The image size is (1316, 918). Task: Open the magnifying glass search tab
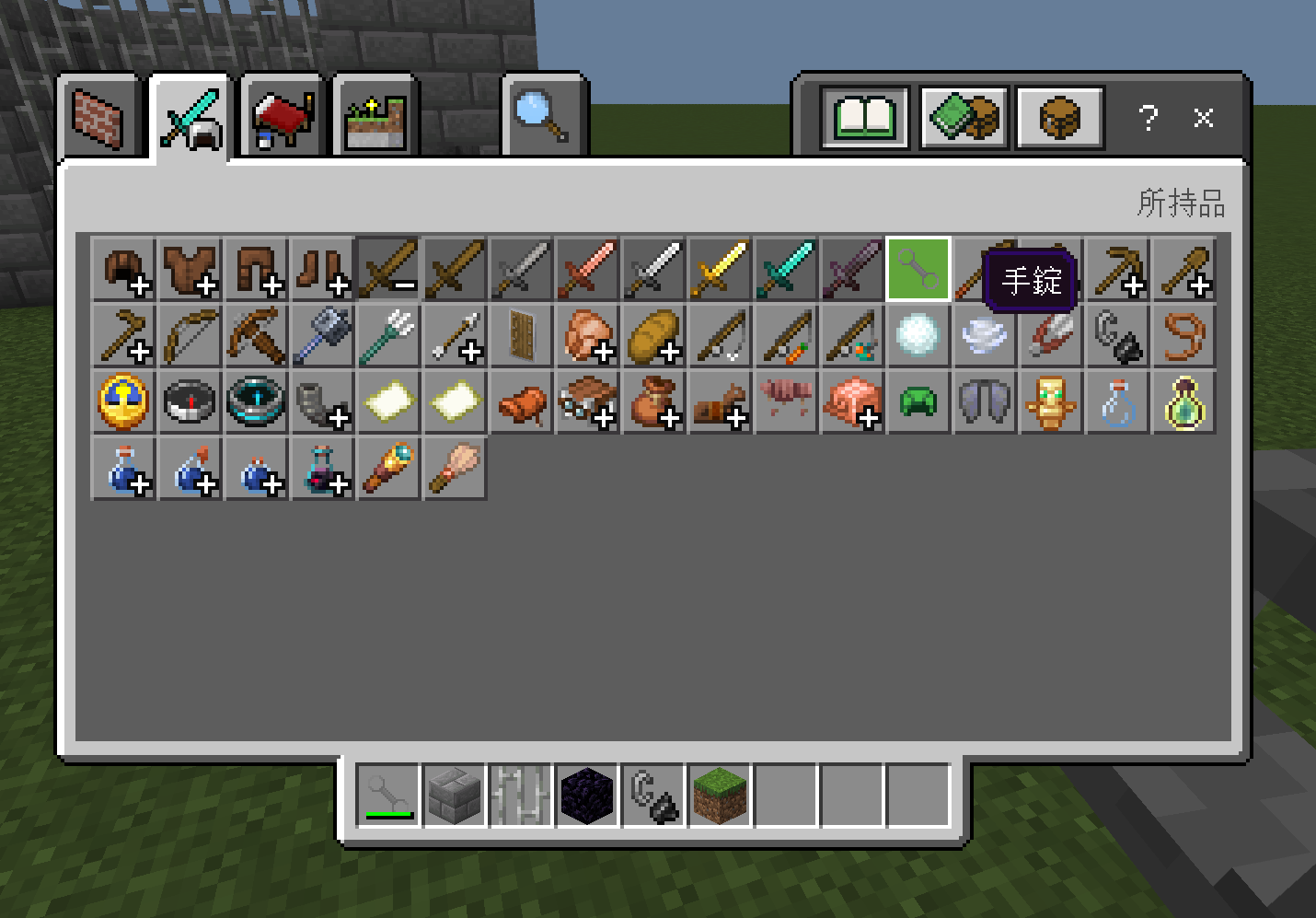pos(543,116)
